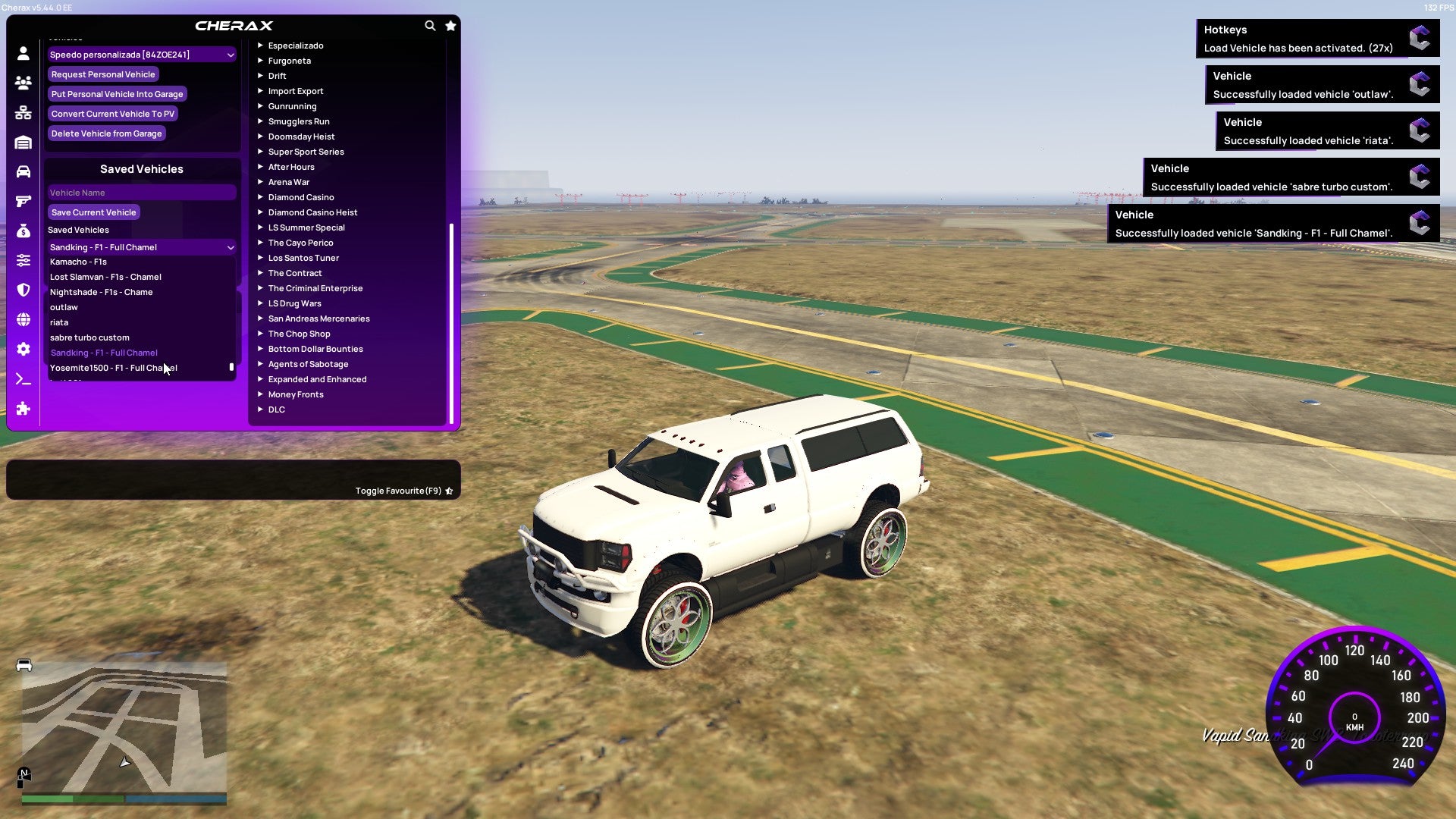Click the Vehicle Name input field
Viewport: 1456px width, 819px height.
141,192
